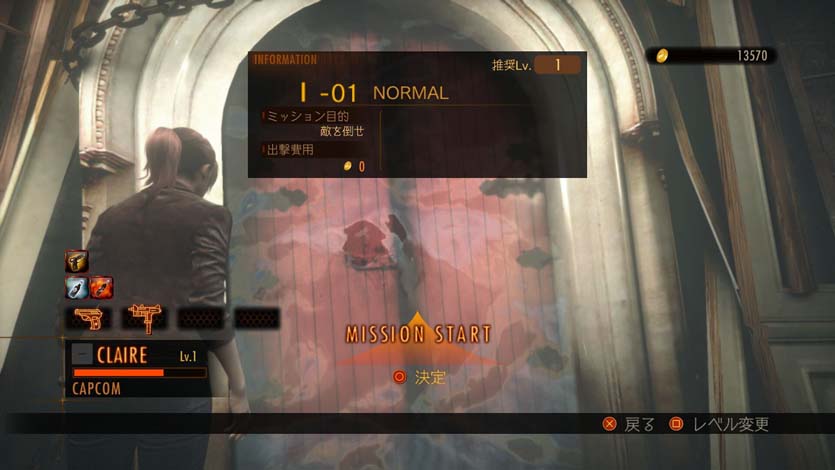Select the blue bottle skill icon
Viewport: 835px width, 470px height.
76,288
